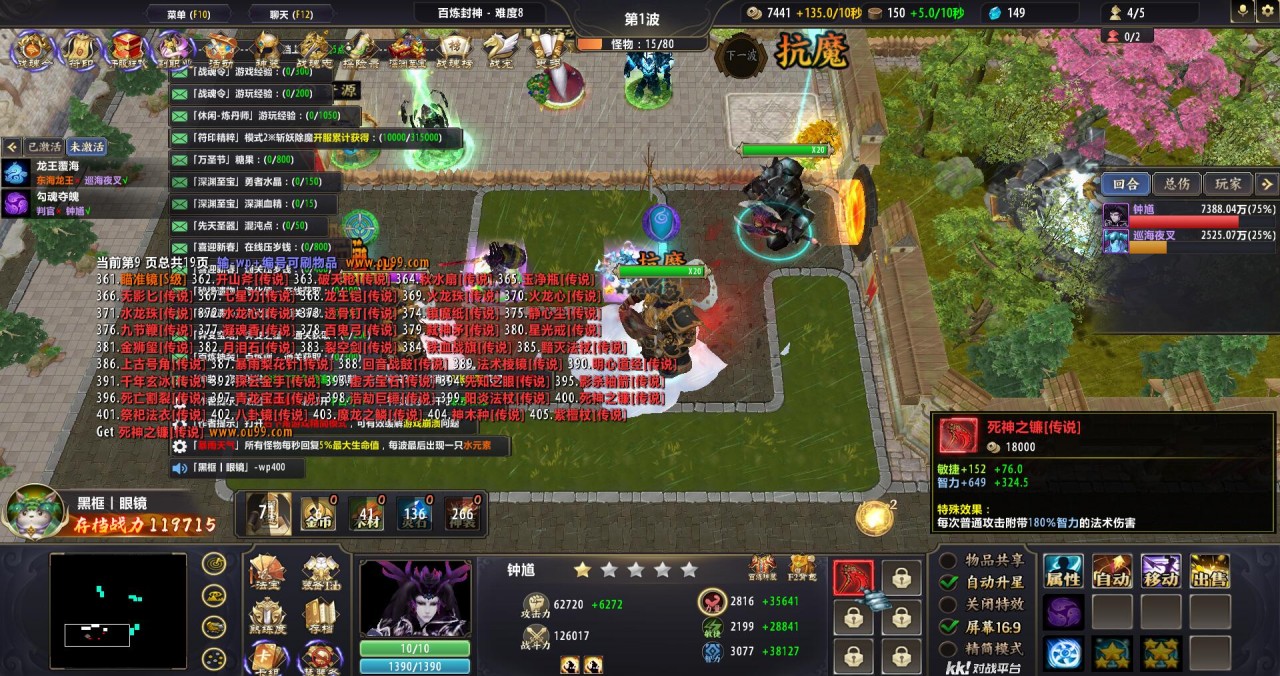
Task: Open the 深渊至宝 treasure chest icon
Action: pyautogui.click(x=407, y=49)
